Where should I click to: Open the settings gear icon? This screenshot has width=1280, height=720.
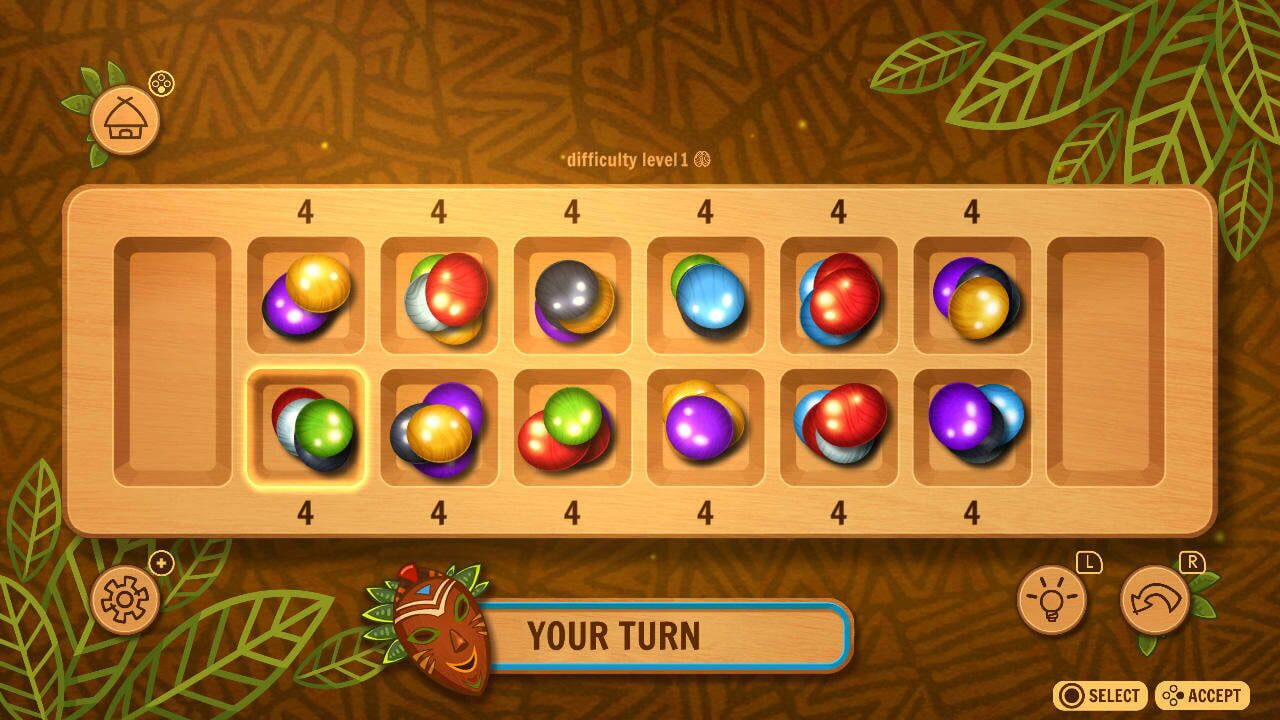124,603
